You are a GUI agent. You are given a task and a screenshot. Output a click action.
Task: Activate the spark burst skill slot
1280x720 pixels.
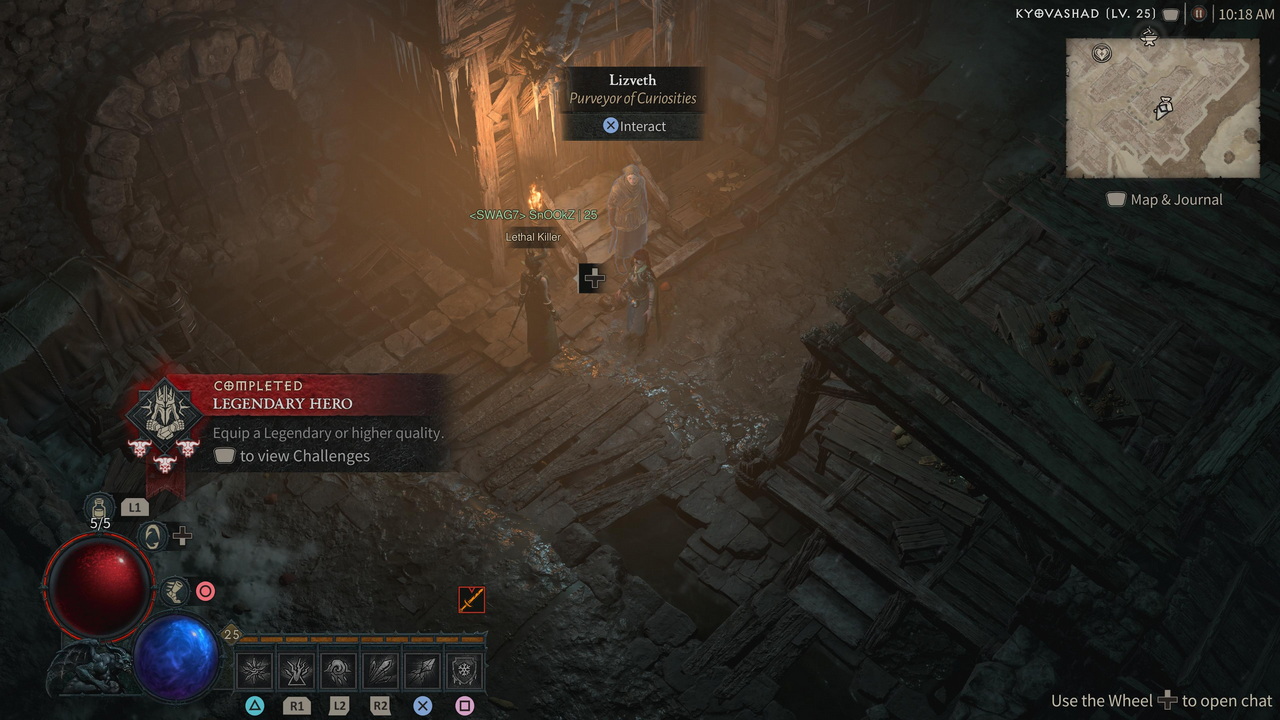pyautogui.click(x=256, y=670)
